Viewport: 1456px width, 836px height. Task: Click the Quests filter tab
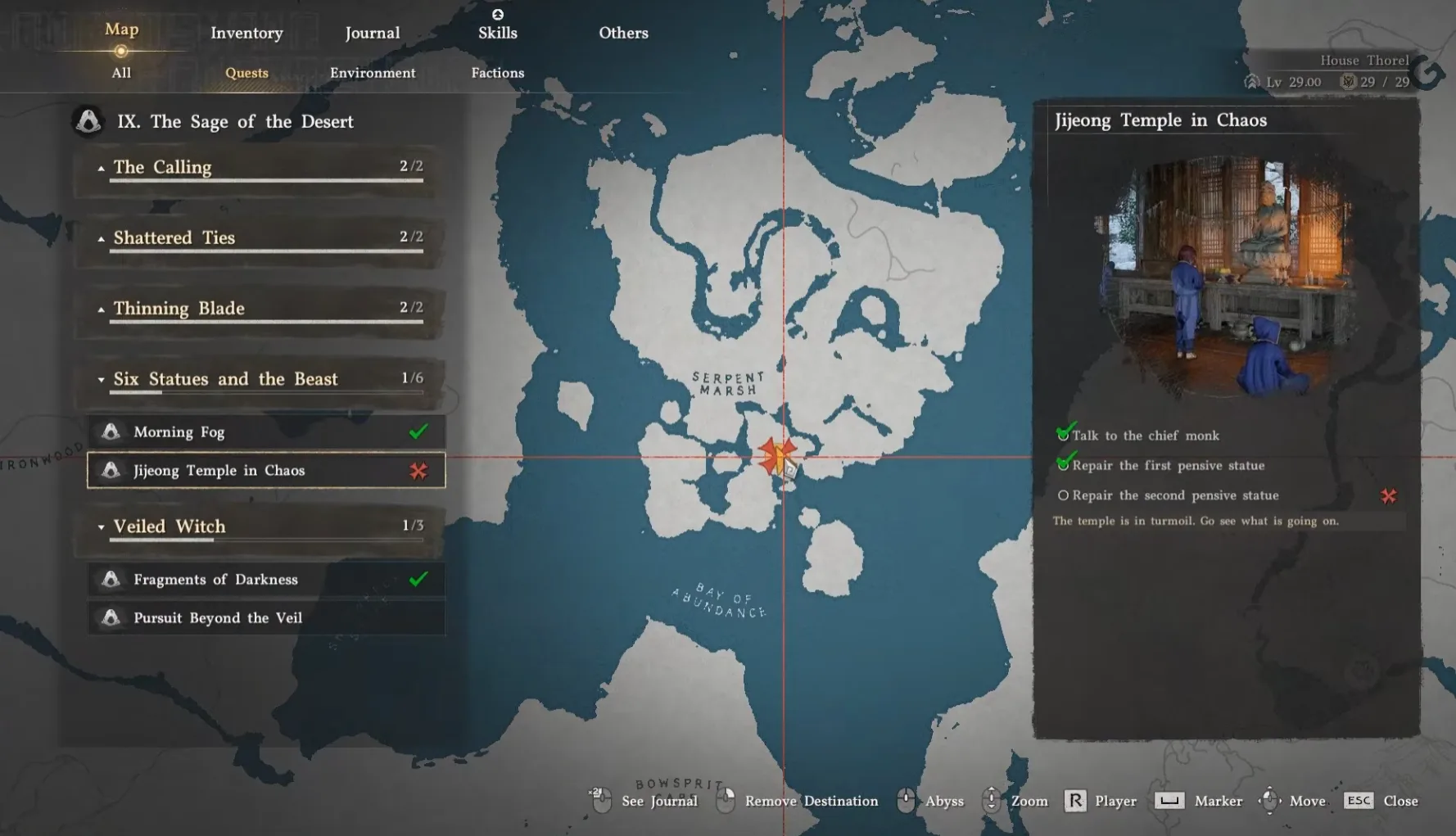(x=246, y=73)
